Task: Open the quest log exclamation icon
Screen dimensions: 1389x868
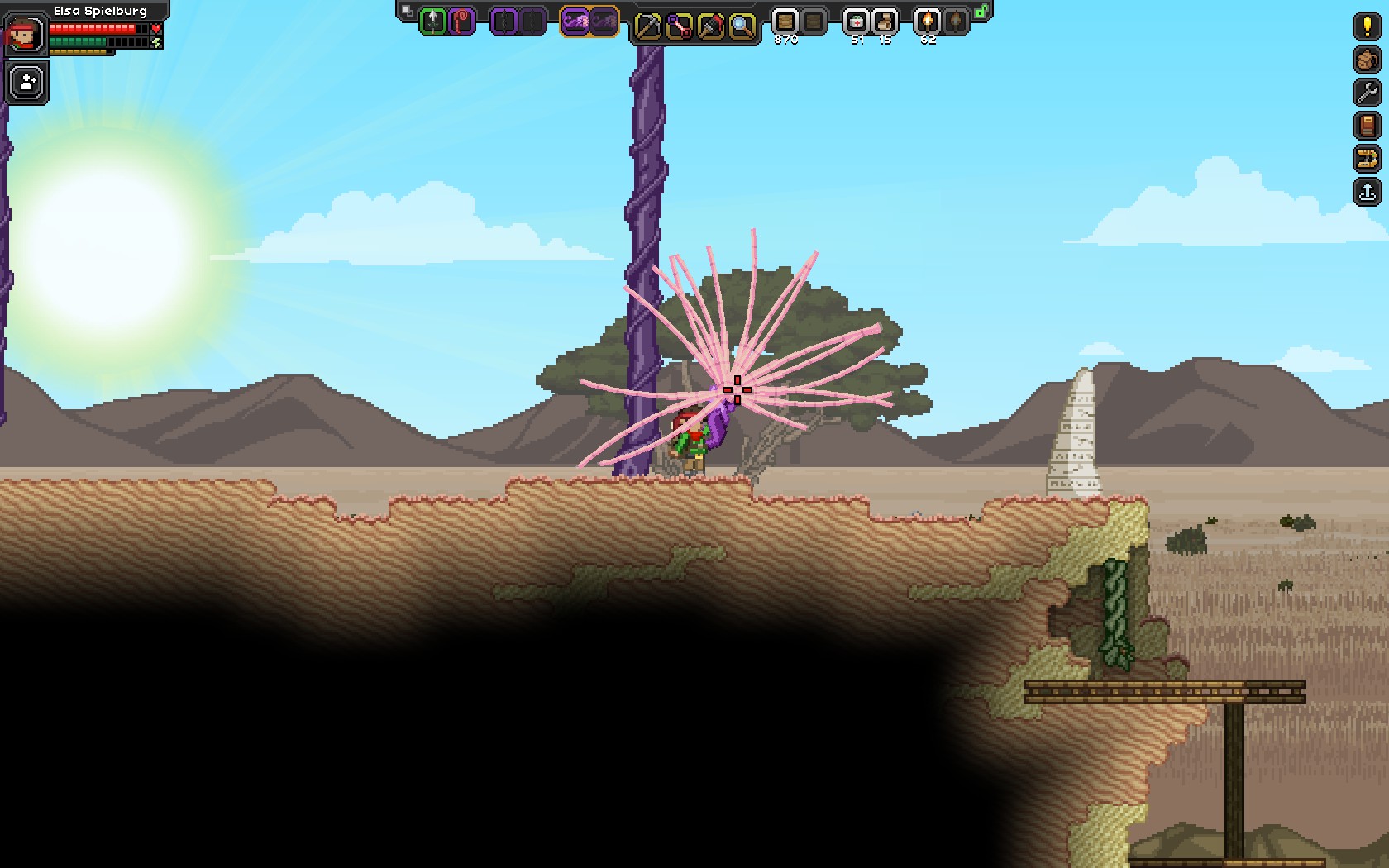Action: pos(1367,26)
